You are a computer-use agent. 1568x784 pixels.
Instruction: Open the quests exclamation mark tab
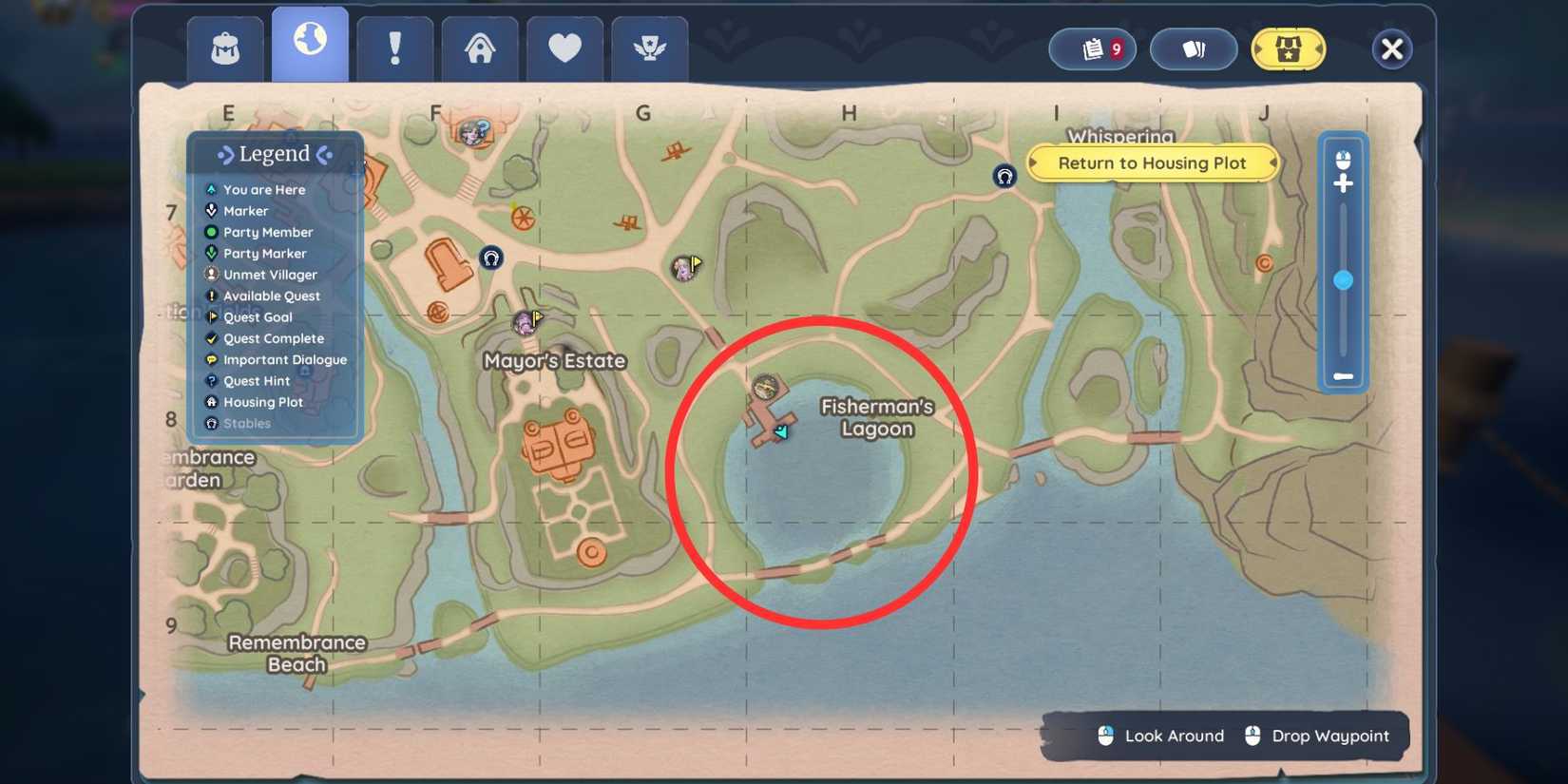395,48
